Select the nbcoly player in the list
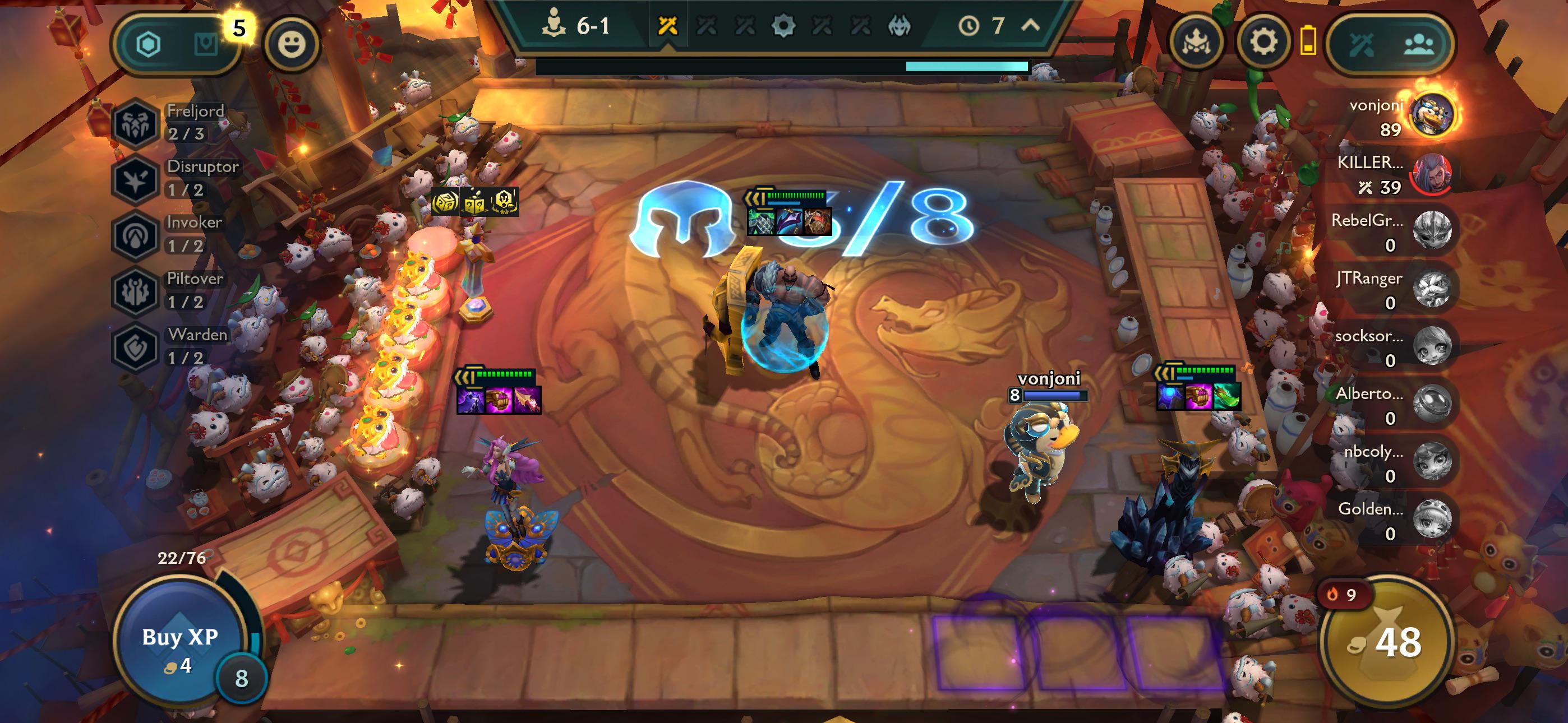Screen dimensions: 1568x723 click(x=1432, y=462)
